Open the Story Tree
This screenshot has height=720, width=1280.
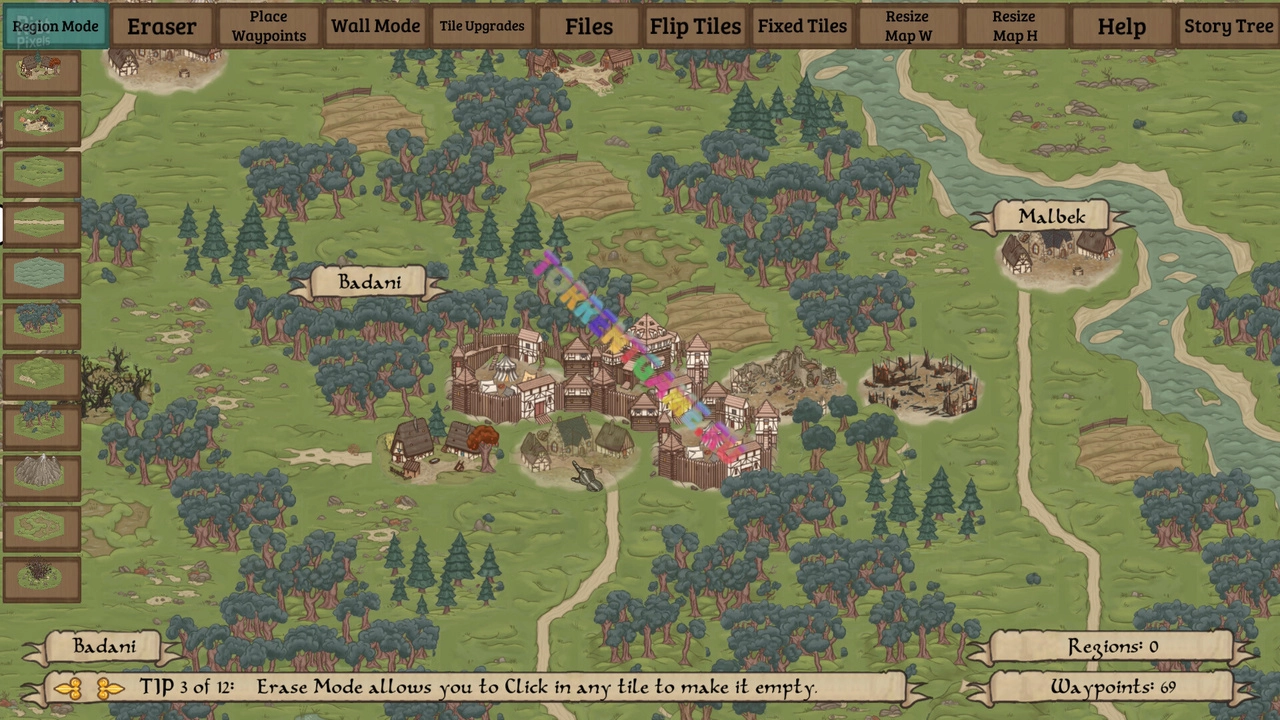pos(1228,26)
